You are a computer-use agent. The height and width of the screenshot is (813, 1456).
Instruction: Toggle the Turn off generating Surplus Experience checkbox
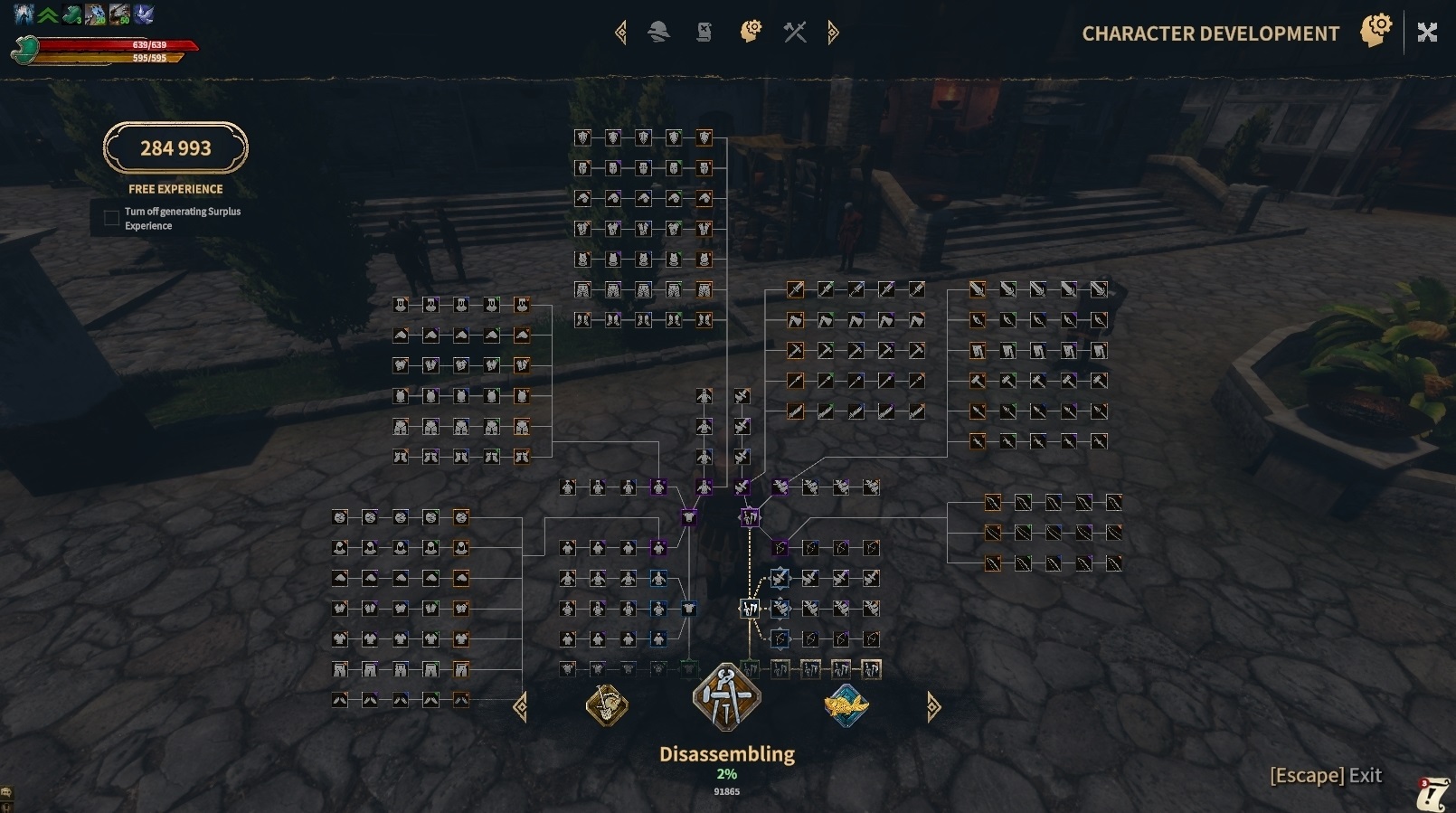(x=111, y=218)
